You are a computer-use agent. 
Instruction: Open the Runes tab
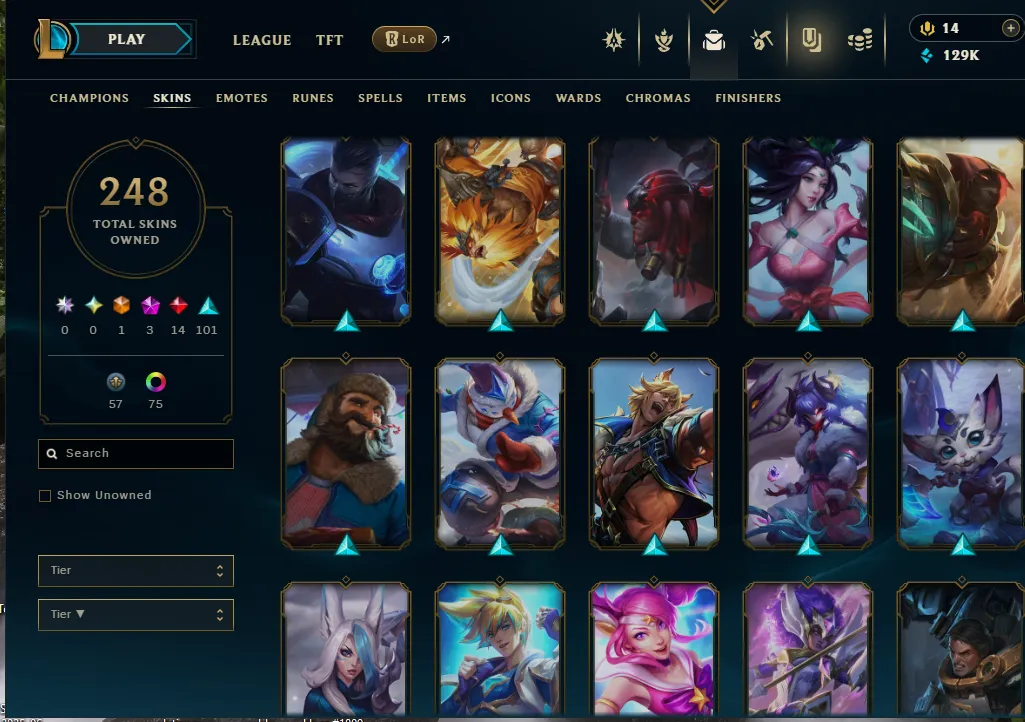(313, 98)
